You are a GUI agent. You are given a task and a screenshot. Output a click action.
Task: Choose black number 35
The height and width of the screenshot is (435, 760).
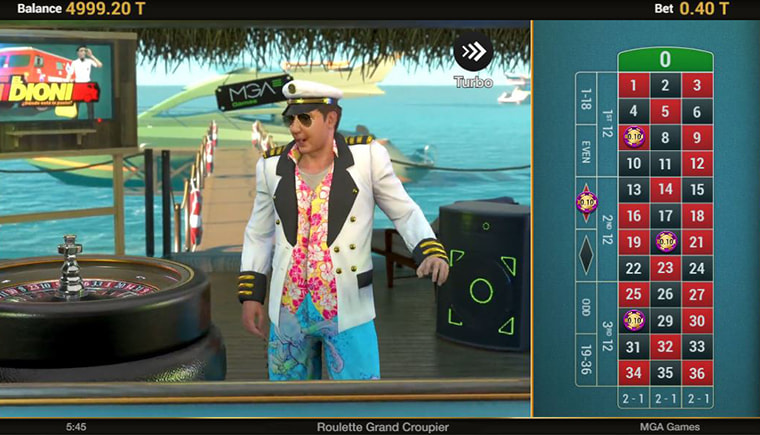click(x=666, y=373)
